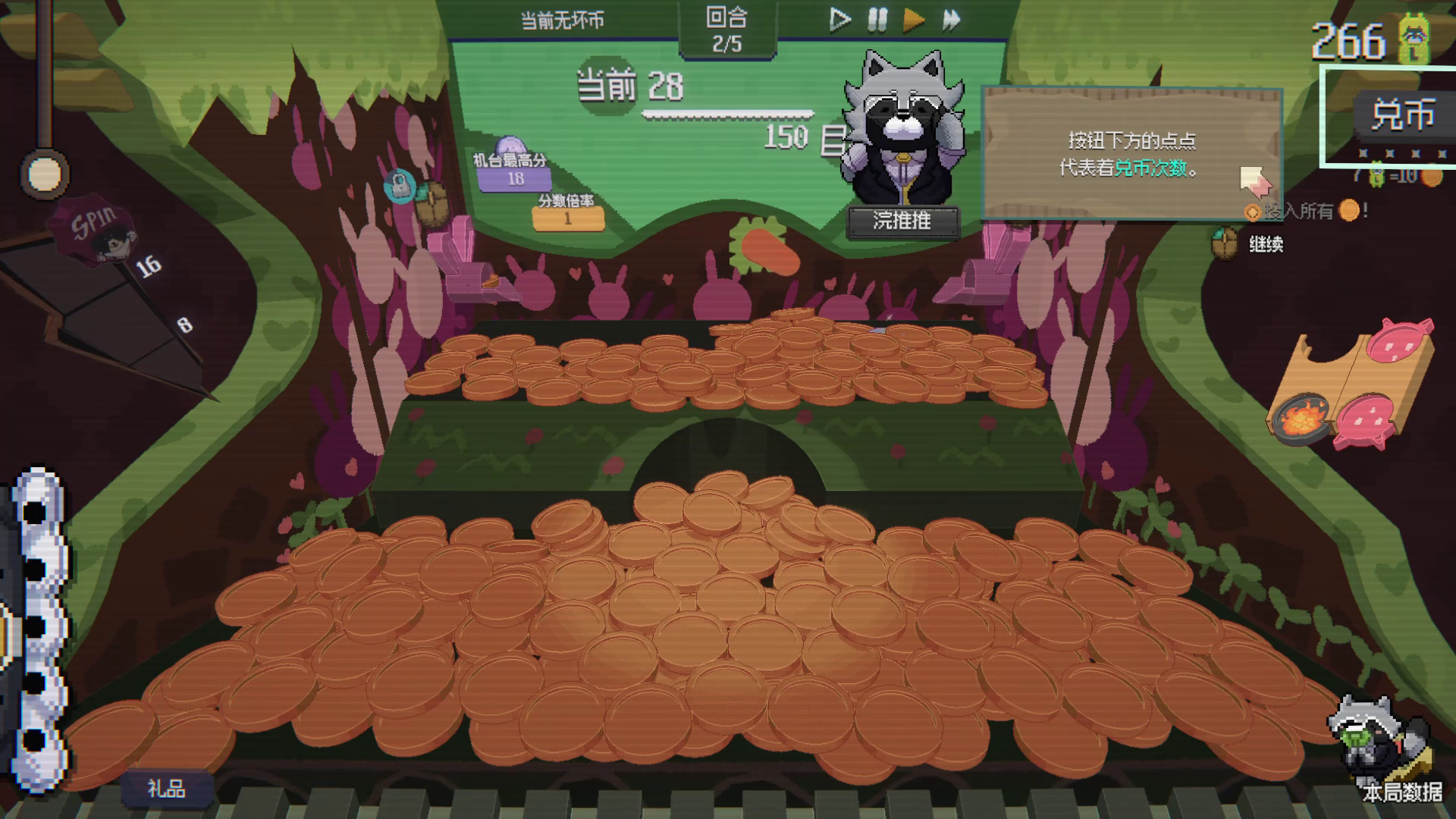The image size is (1456, 819).
Task: Choose the orange play speed arrow
Action: pos(914,20)
